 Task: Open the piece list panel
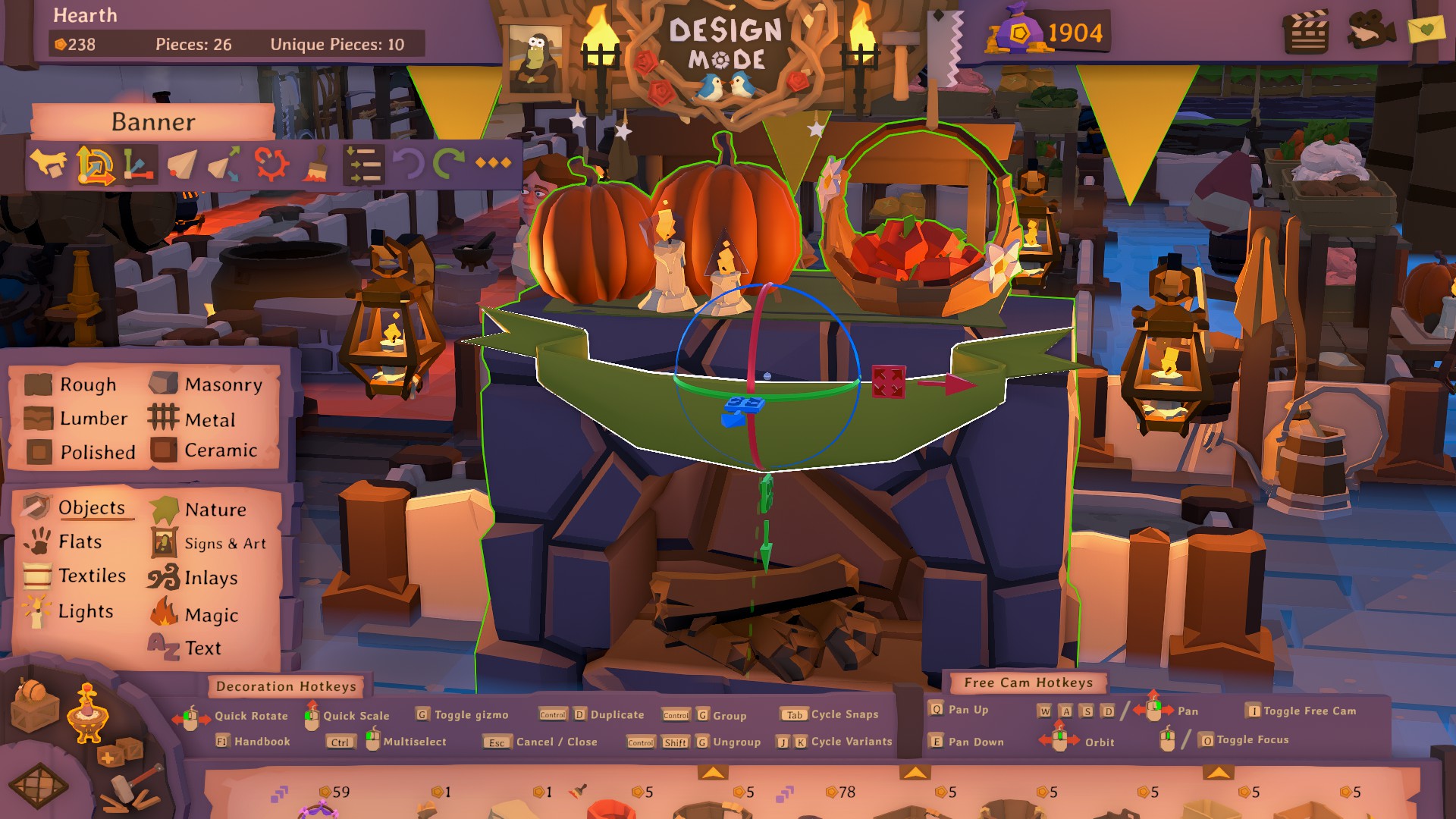pos(364,165)
